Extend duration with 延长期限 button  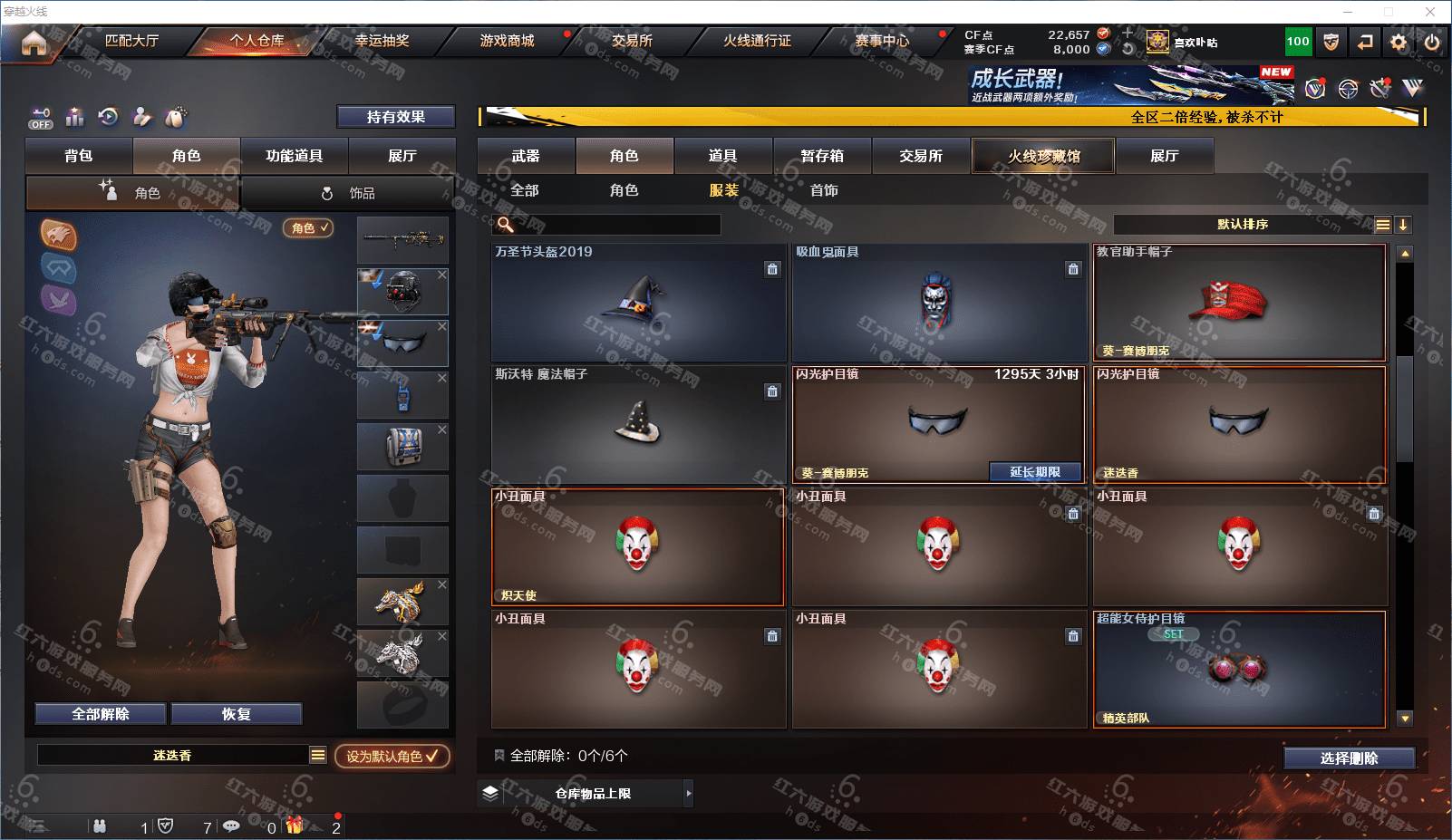pos(1035,472)
